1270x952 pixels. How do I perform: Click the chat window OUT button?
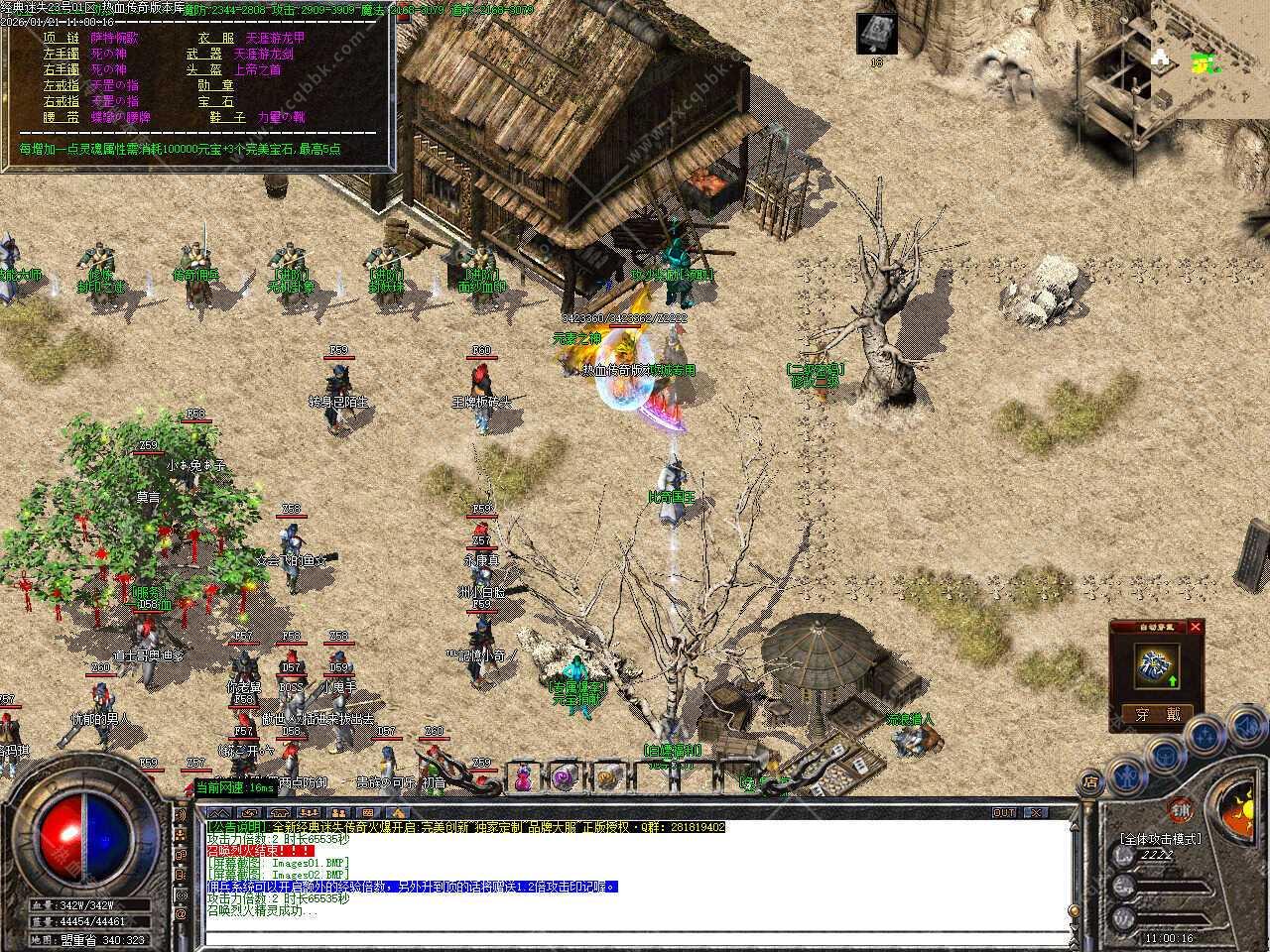[x=1005, y=812]
